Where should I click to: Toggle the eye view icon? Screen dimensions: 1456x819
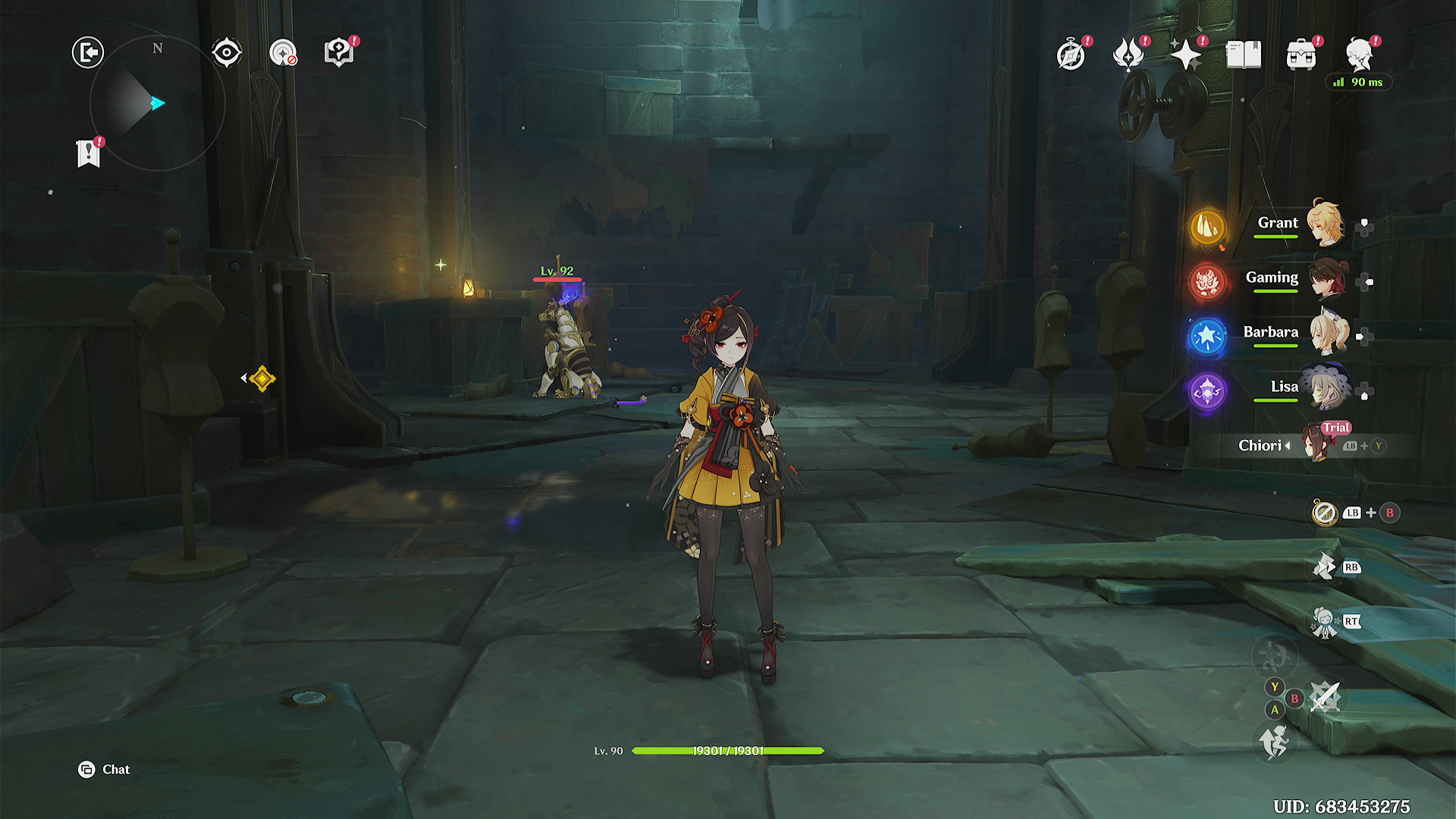(x=227, y=52)
